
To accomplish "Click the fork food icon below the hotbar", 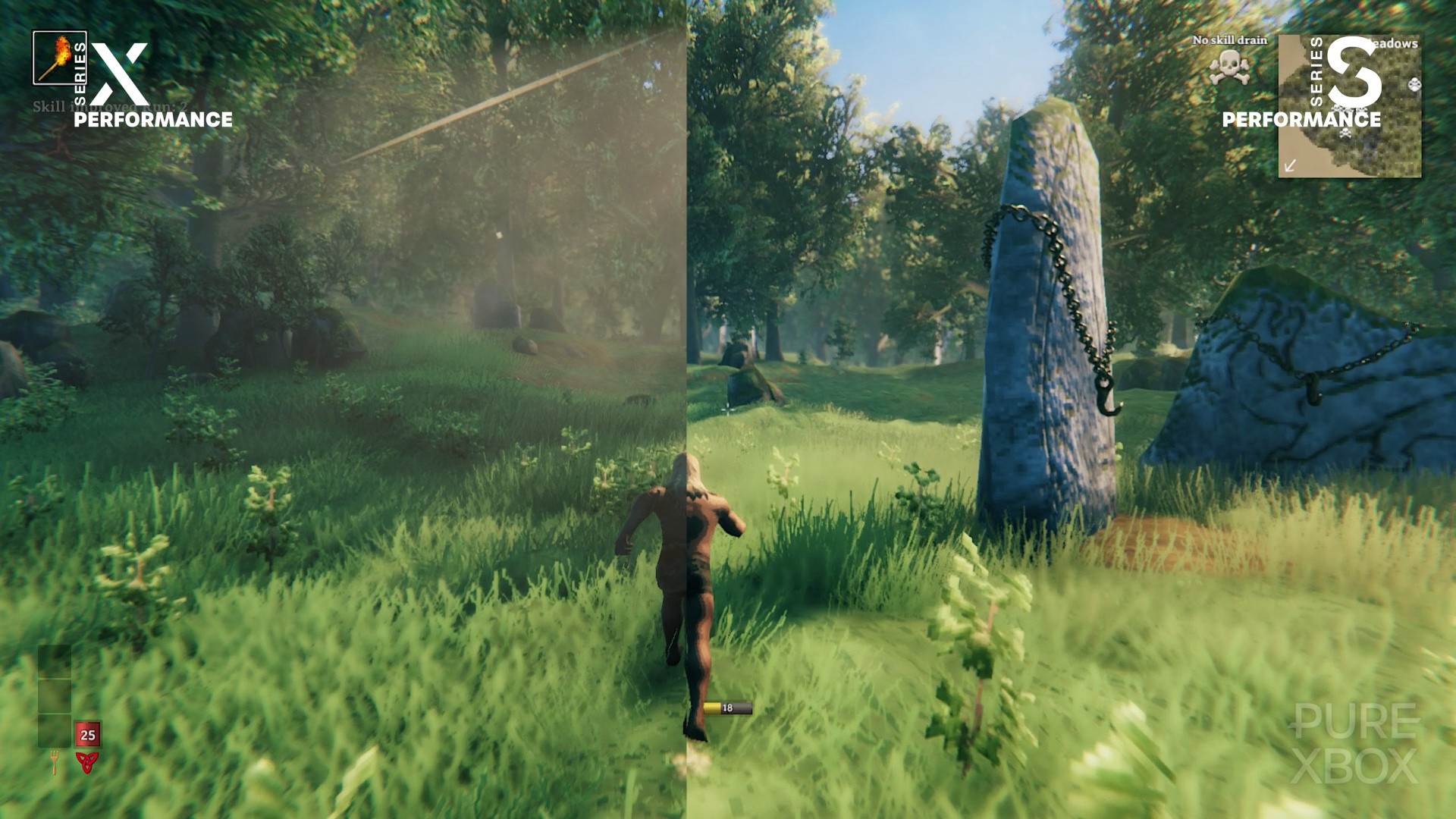I will click(x=55, y=762).
